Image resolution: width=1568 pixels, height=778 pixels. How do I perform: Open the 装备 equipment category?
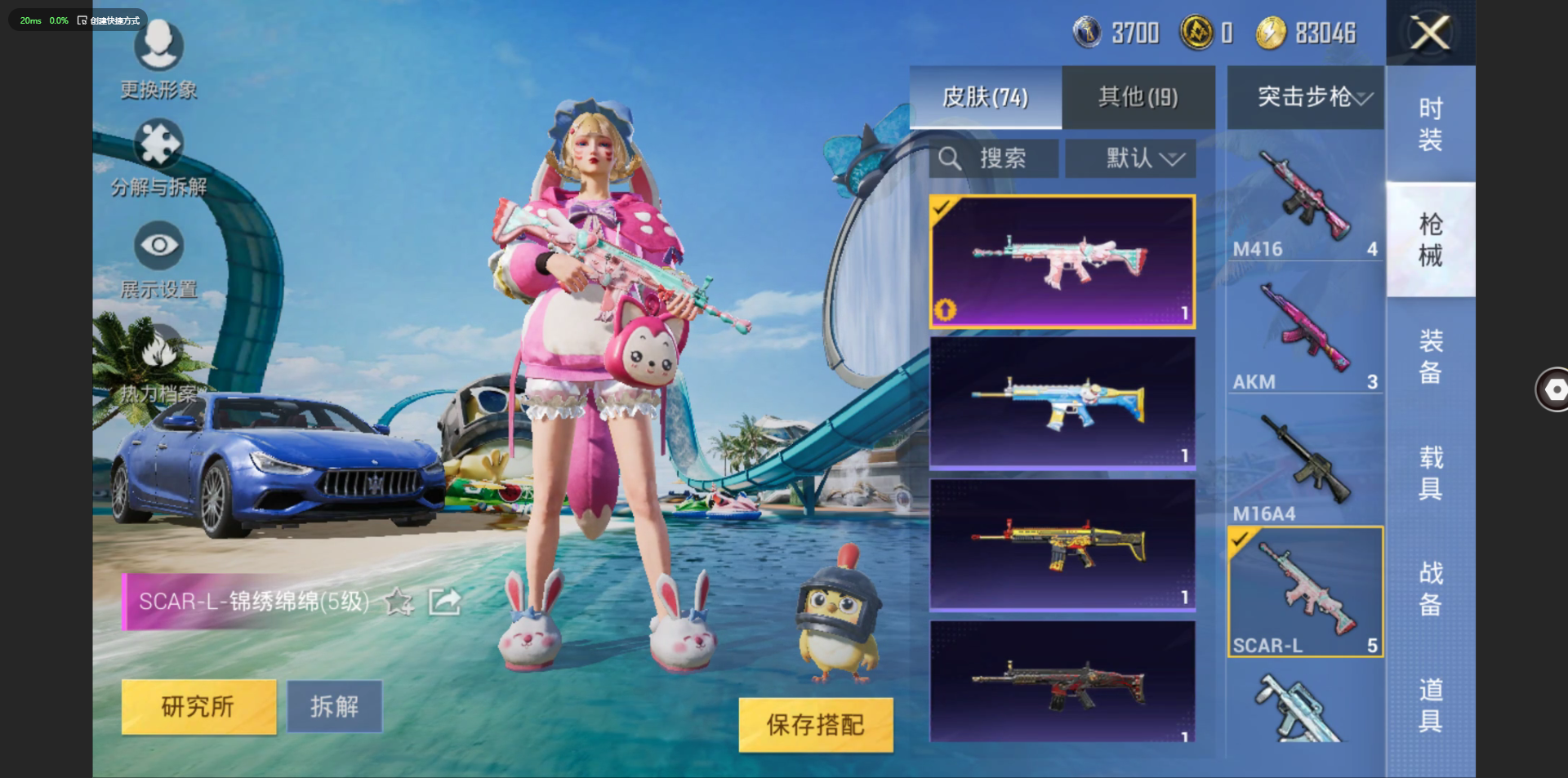point(1430,356)
